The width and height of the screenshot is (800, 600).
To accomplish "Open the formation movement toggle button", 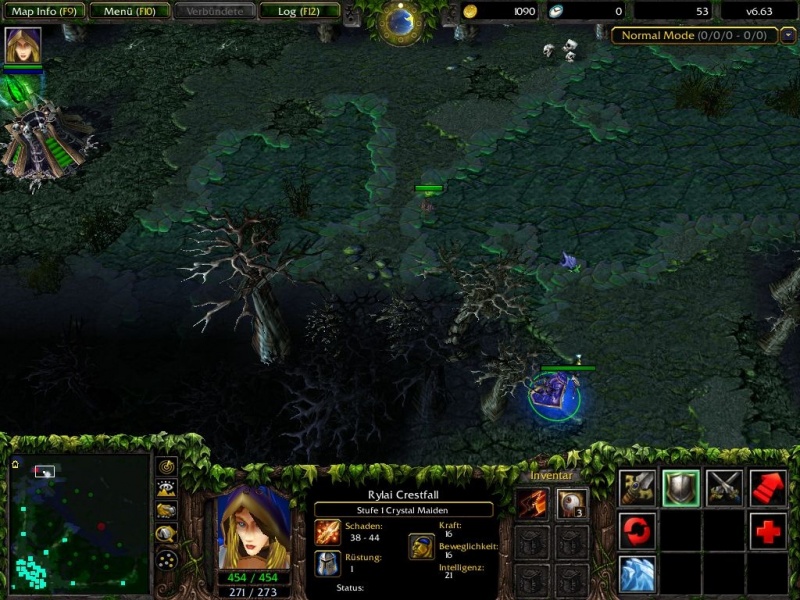I will [167, 558].
